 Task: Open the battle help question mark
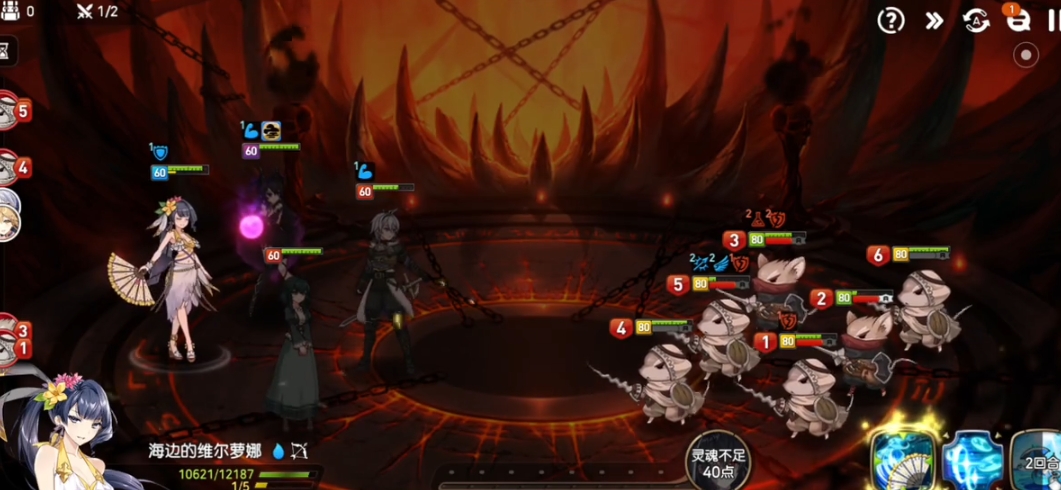890,21
